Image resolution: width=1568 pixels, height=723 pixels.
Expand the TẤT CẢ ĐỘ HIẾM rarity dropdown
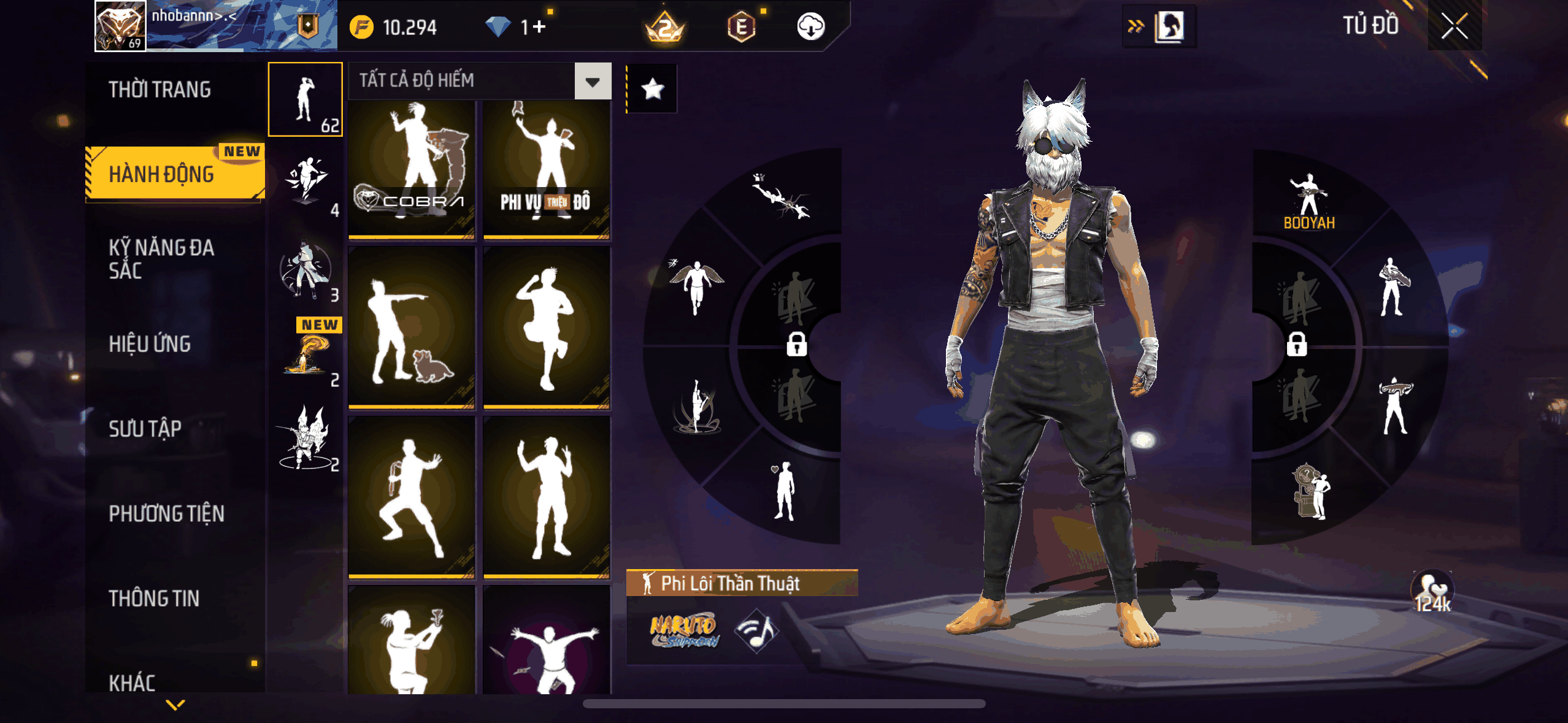[593, 81]
